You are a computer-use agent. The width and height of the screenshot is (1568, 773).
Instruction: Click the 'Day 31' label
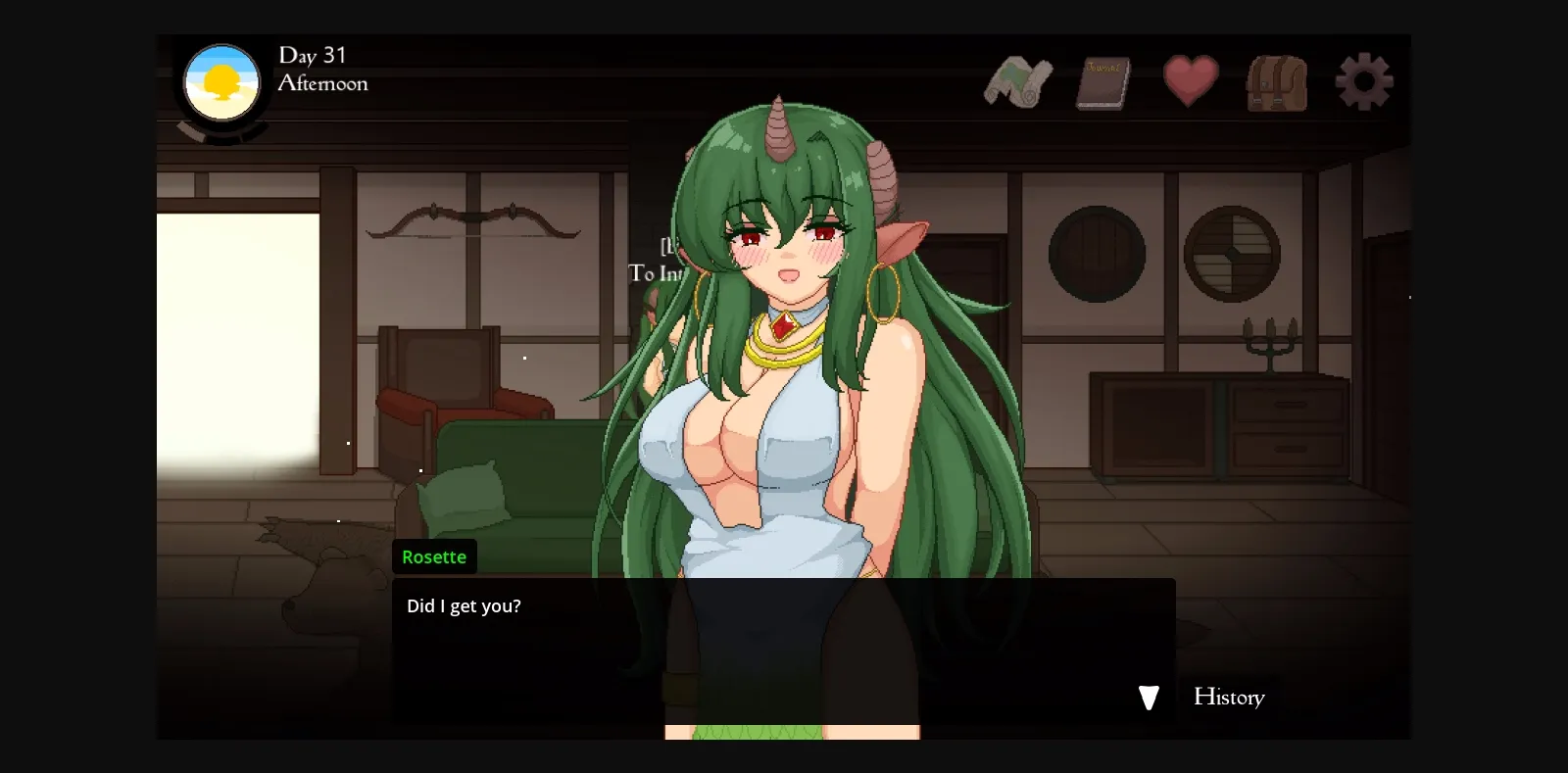(x=311, y=56)
